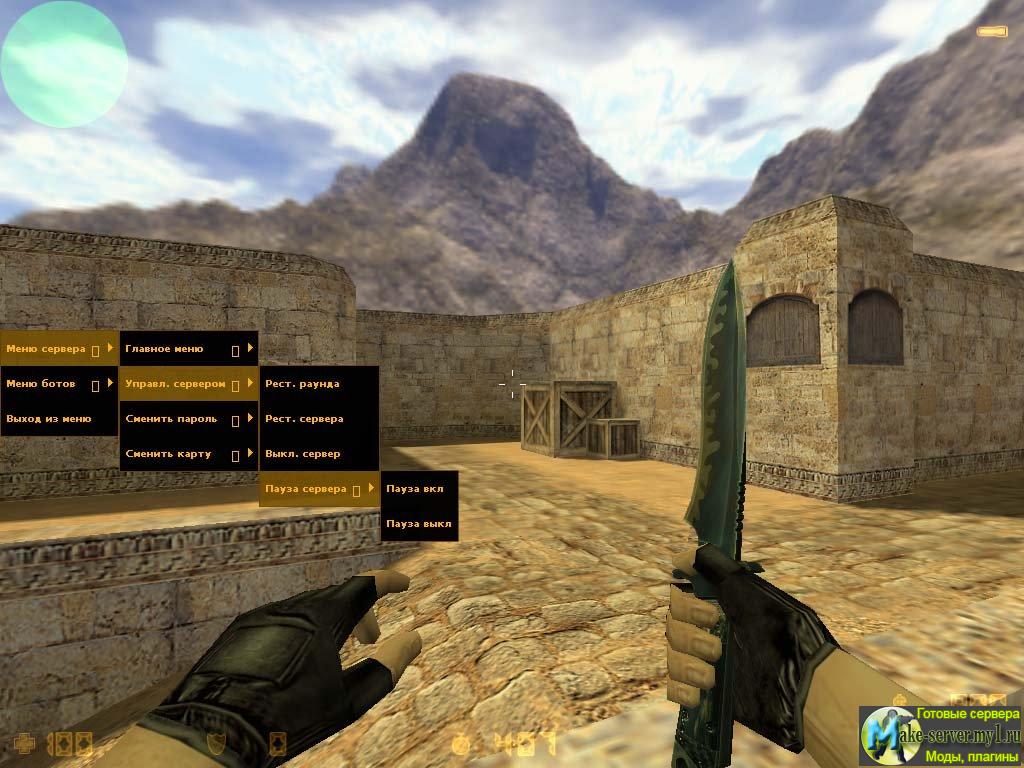The width and height of the screenshot is (1024, 768).
Task: Choose Рест. раунда to restart round
Action: pos(318,384)
